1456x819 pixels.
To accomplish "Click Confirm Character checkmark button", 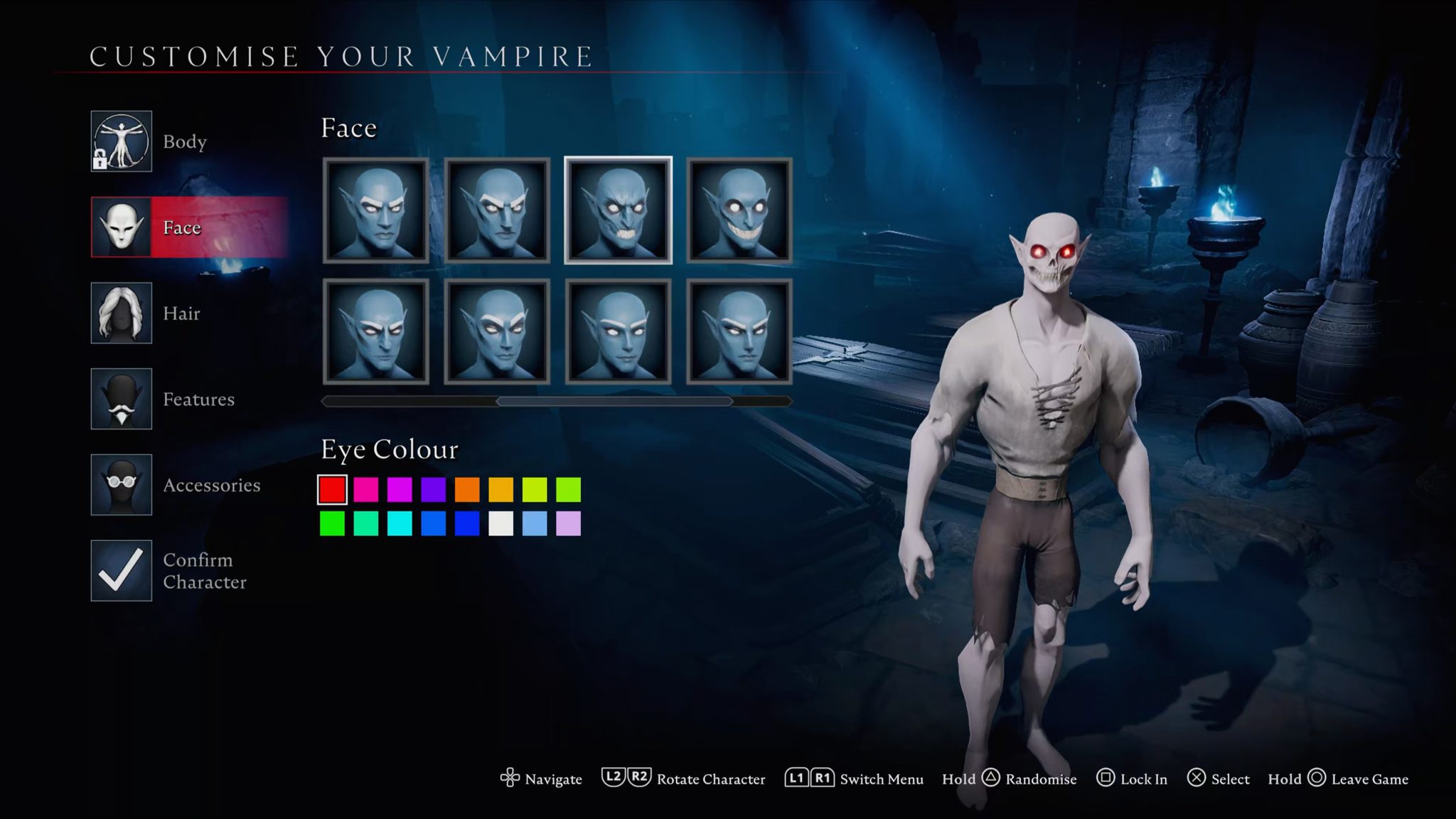I will pos(122,570).
